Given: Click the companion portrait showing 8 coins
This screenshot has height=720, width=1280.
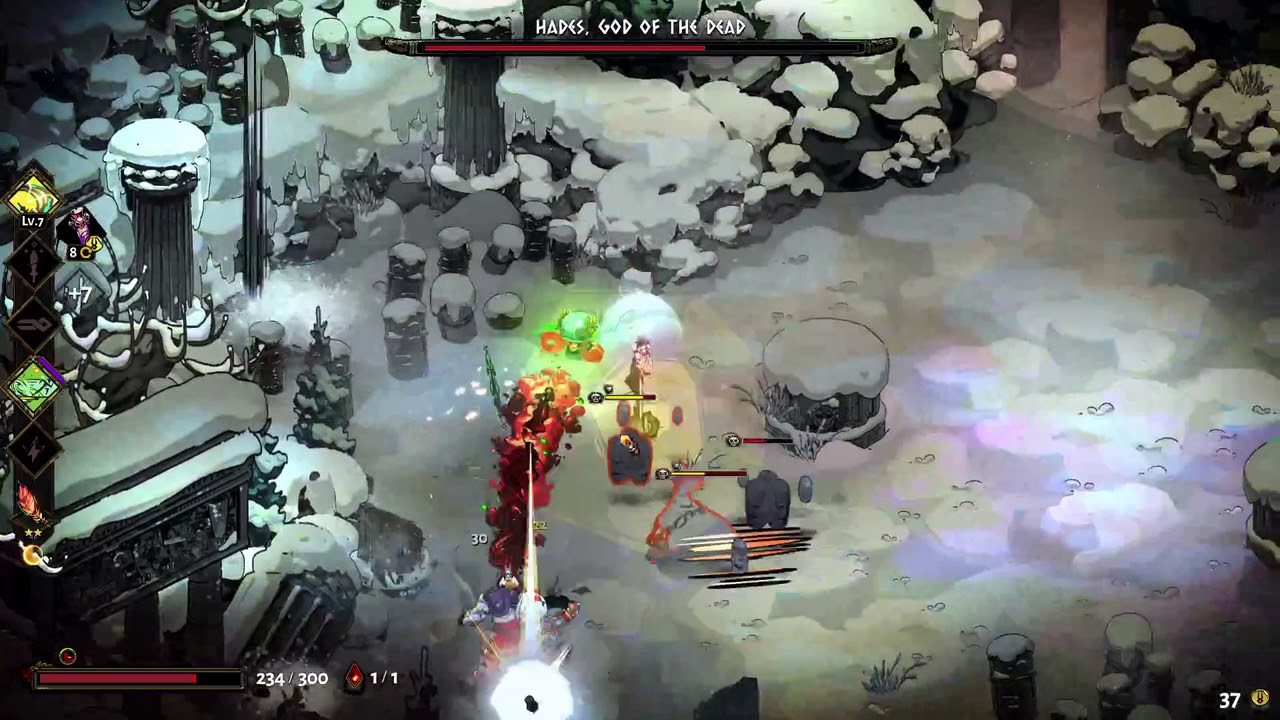Looking at the screenshot, I should (x=78, y=222).
